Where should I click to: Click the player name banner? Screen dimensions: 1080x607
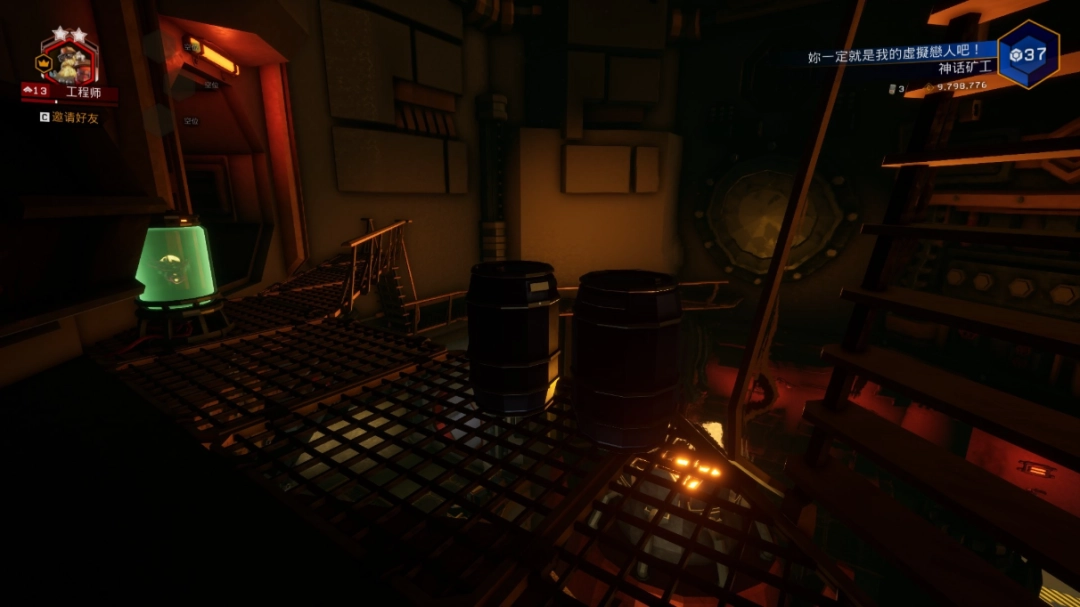pyautogui.click(x=901, y=56)
